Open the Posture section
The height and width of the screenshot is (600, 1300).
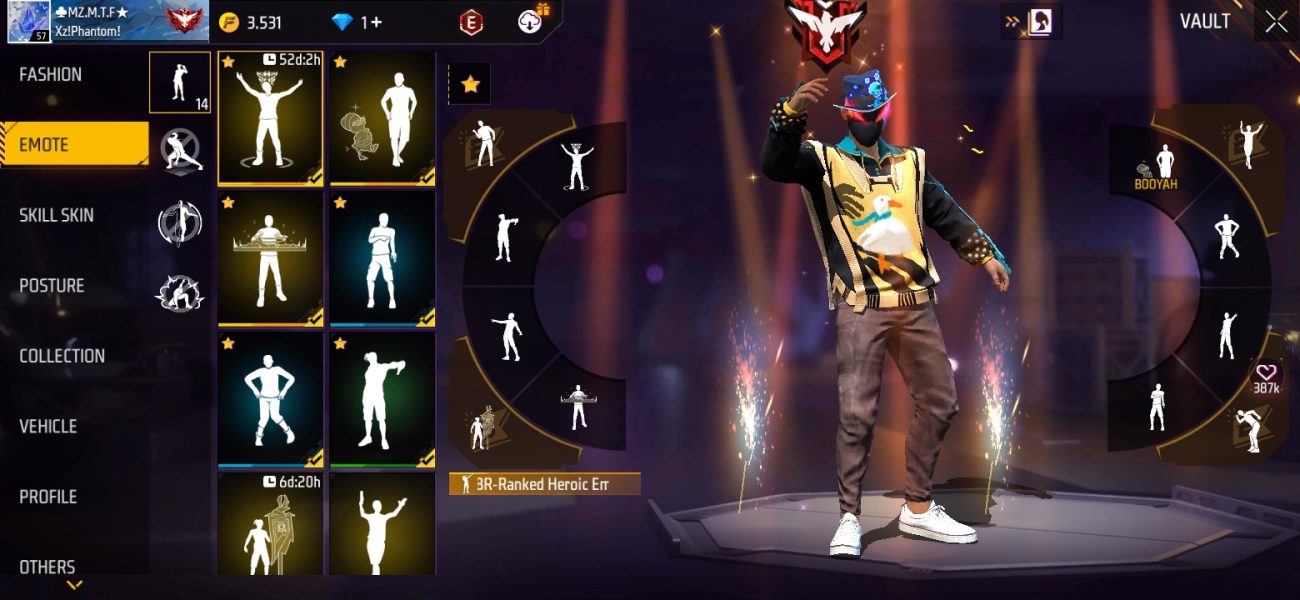pos(52,286)
